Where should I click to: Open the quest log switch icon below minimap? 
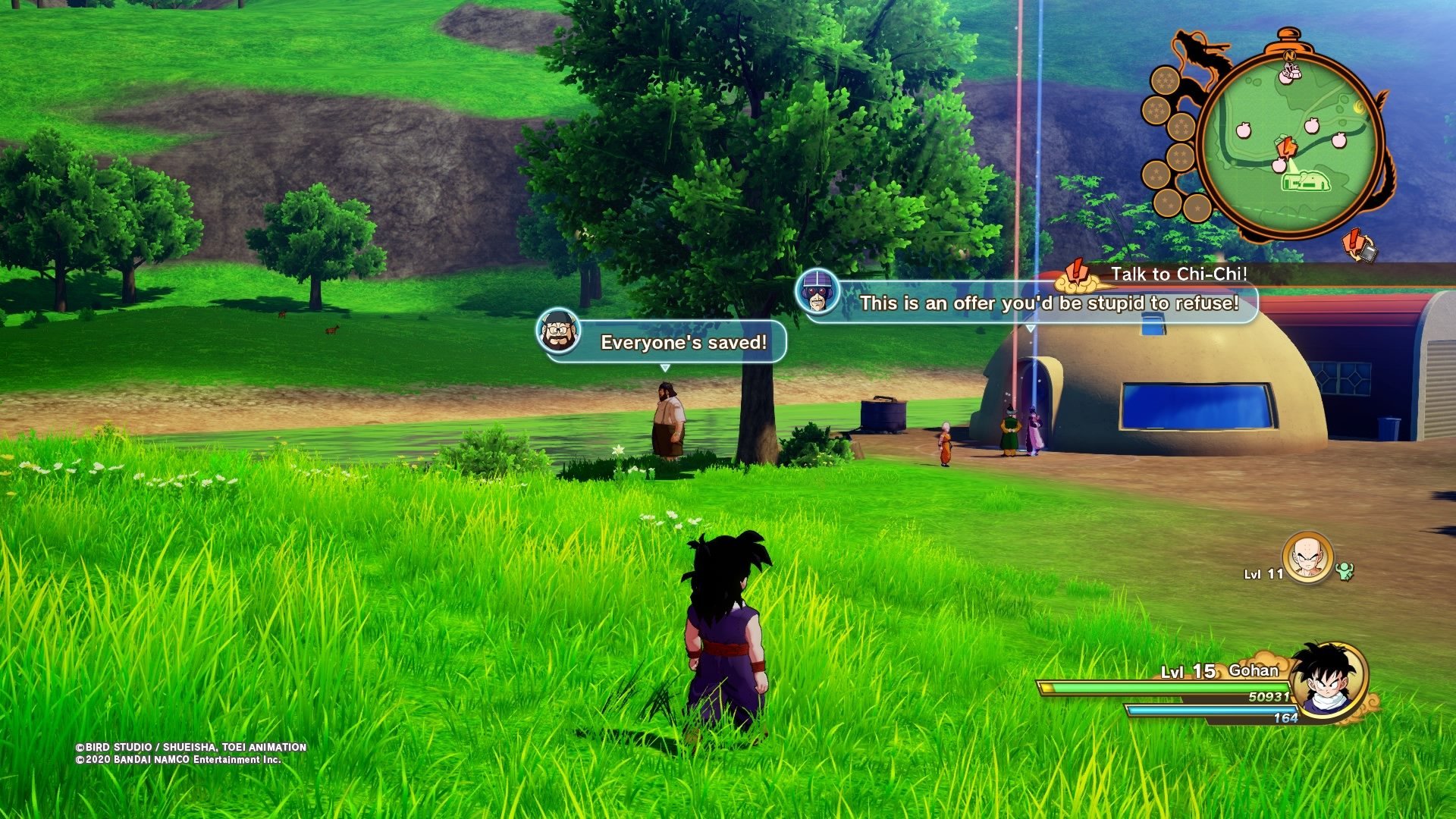point(1359,246)
